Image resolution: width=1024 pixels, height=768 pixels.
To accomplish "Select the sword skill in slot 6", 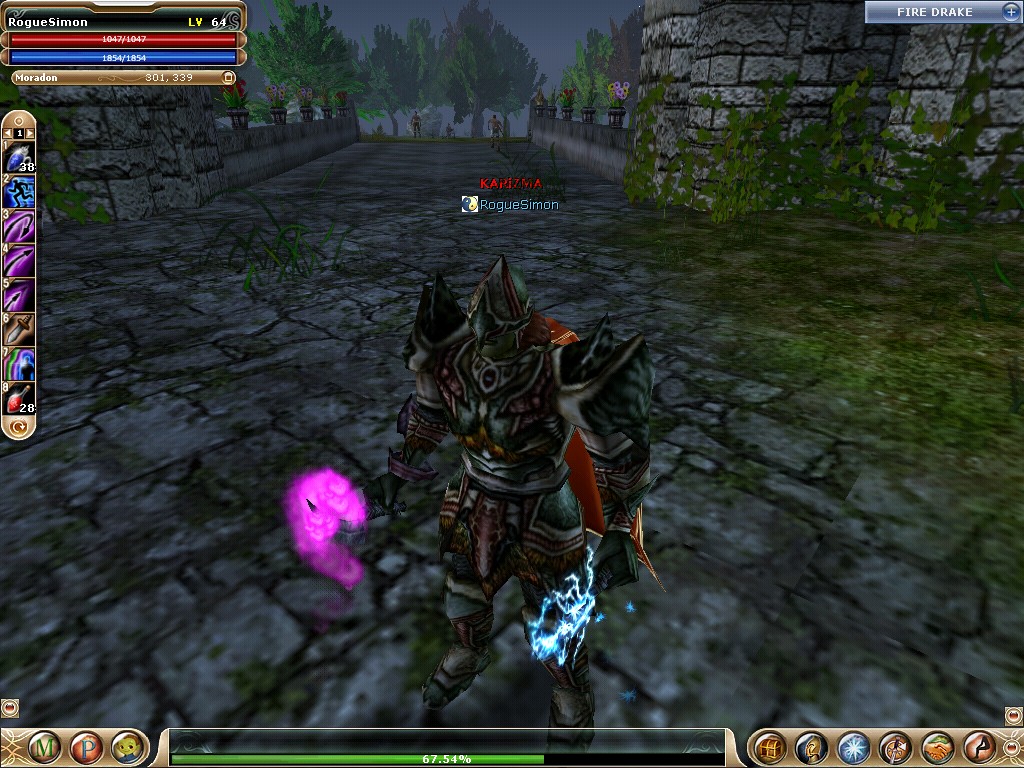I will pyautogui.click(x=19, y=328).
